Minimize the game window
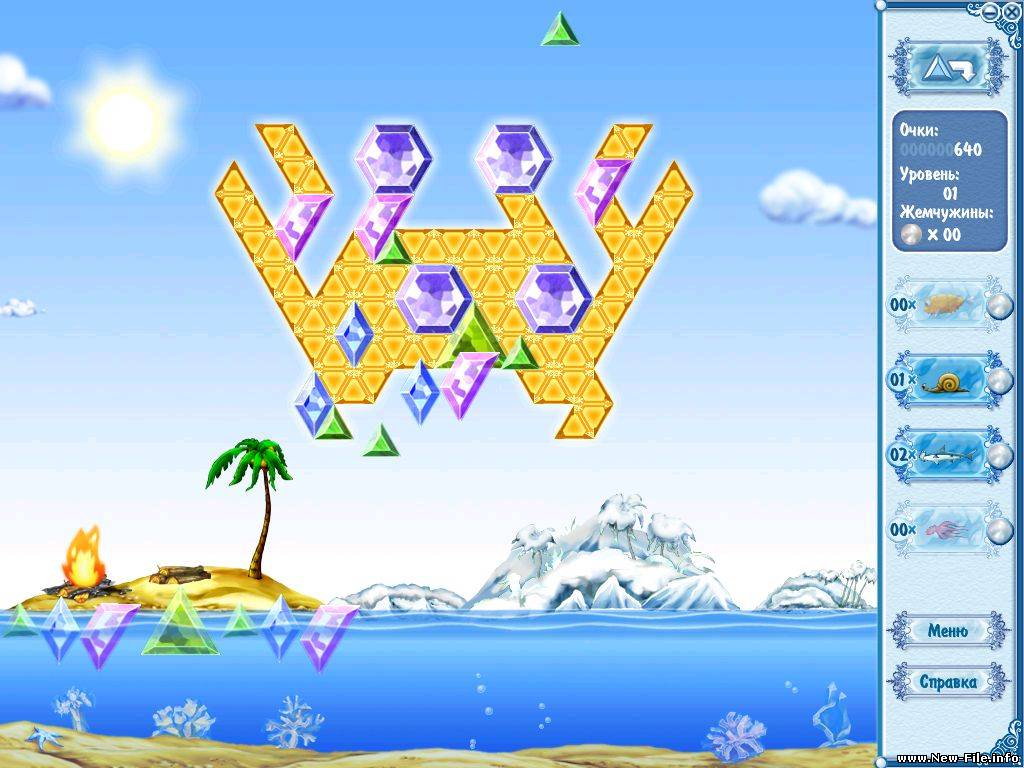 point(989,12)
